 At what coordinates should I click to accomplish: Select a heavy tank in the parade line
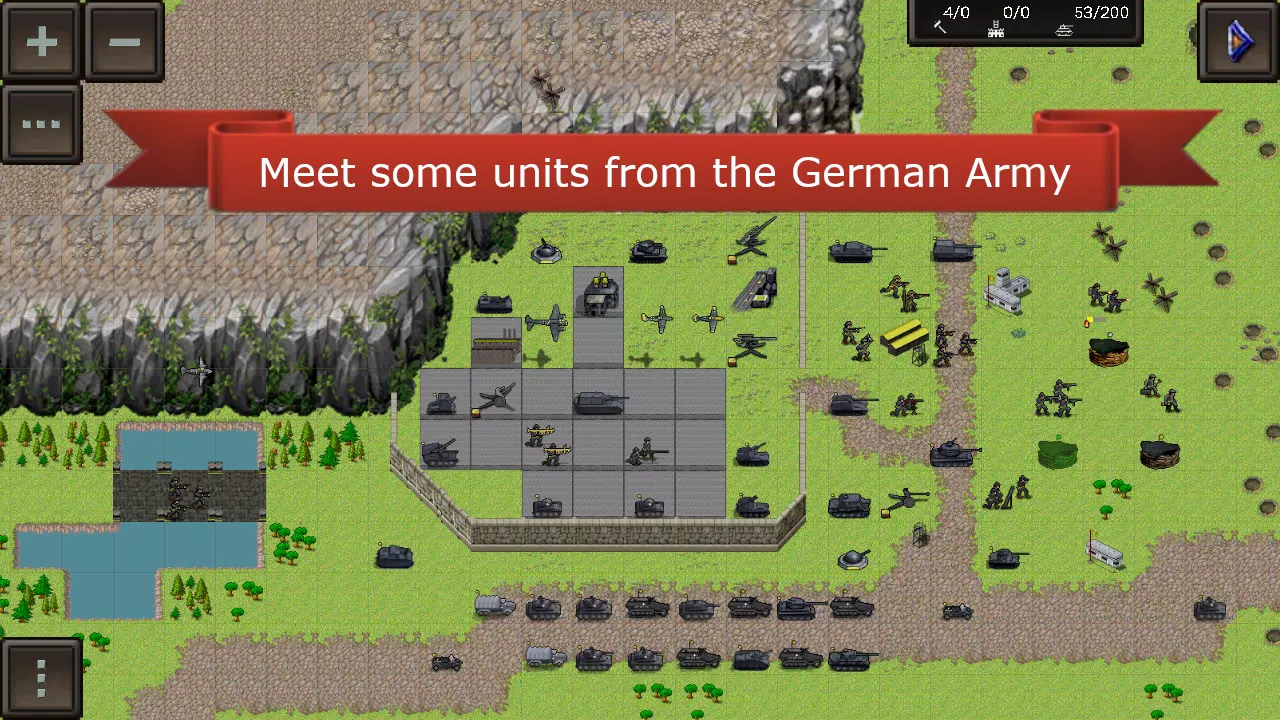tap(796, 607)
